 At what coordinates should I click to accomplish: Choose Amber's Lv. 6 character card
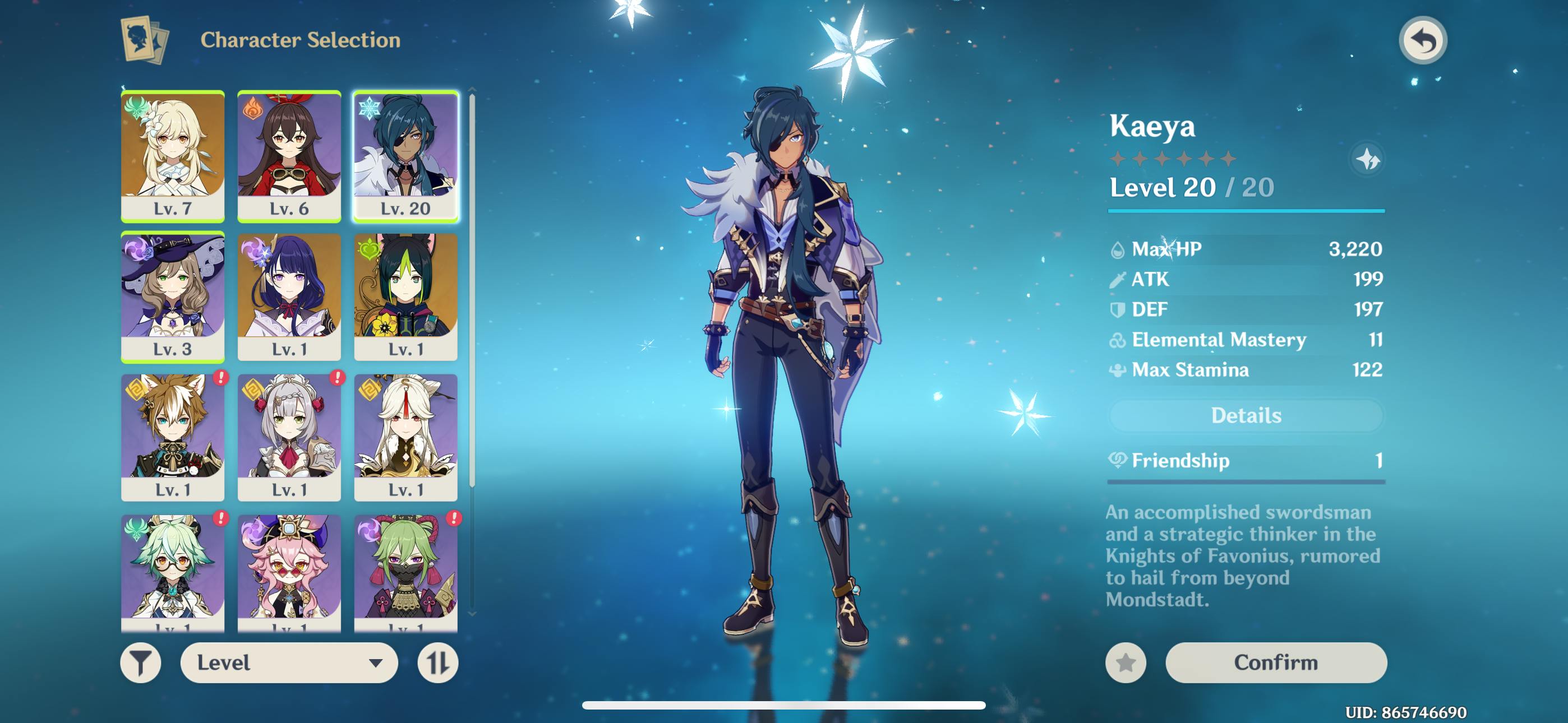(289, 156)
